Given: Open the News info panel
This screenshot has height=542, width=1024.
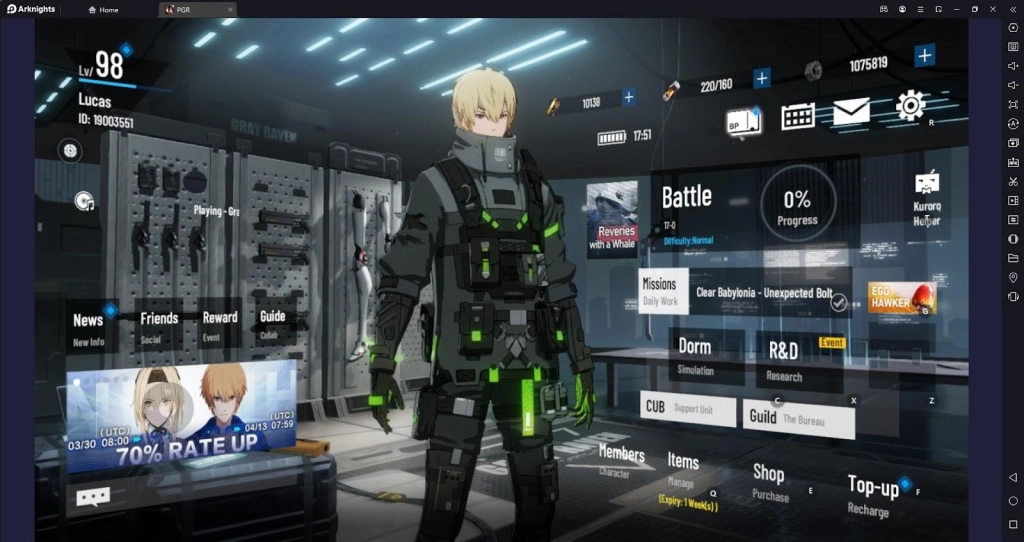Looking at the screenshot, I should pos(88,327).
